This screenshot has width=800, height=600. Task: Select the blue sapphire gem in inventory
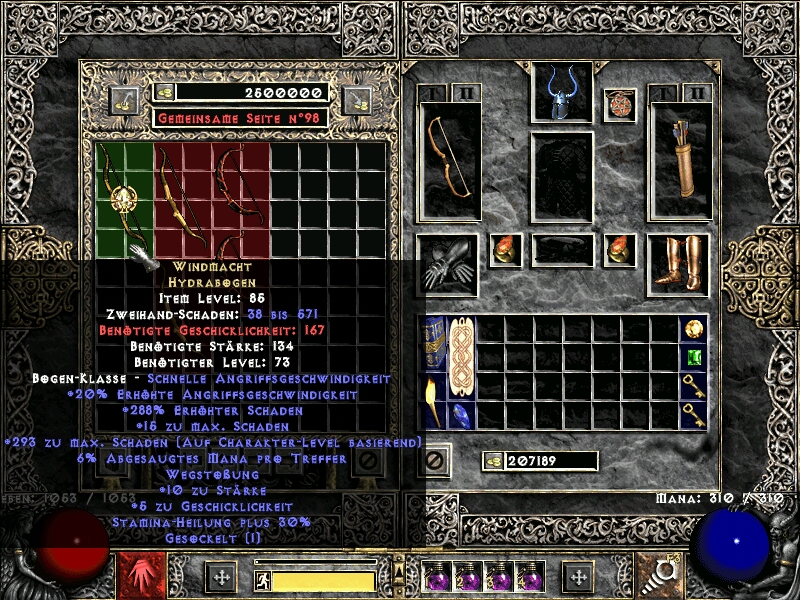(463, 415)
